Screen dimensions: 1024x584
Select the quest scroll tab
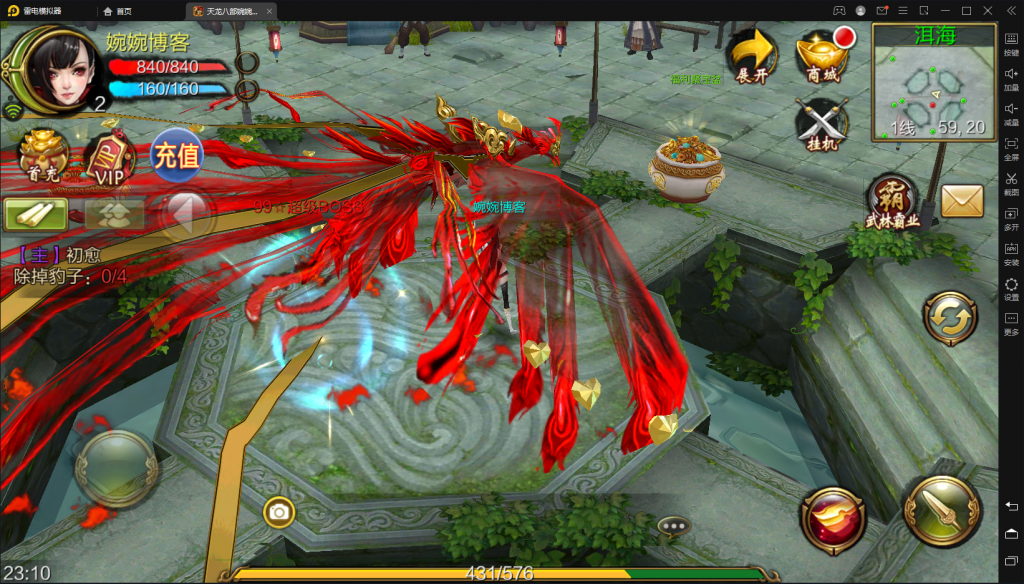click(x=35, y=213)
